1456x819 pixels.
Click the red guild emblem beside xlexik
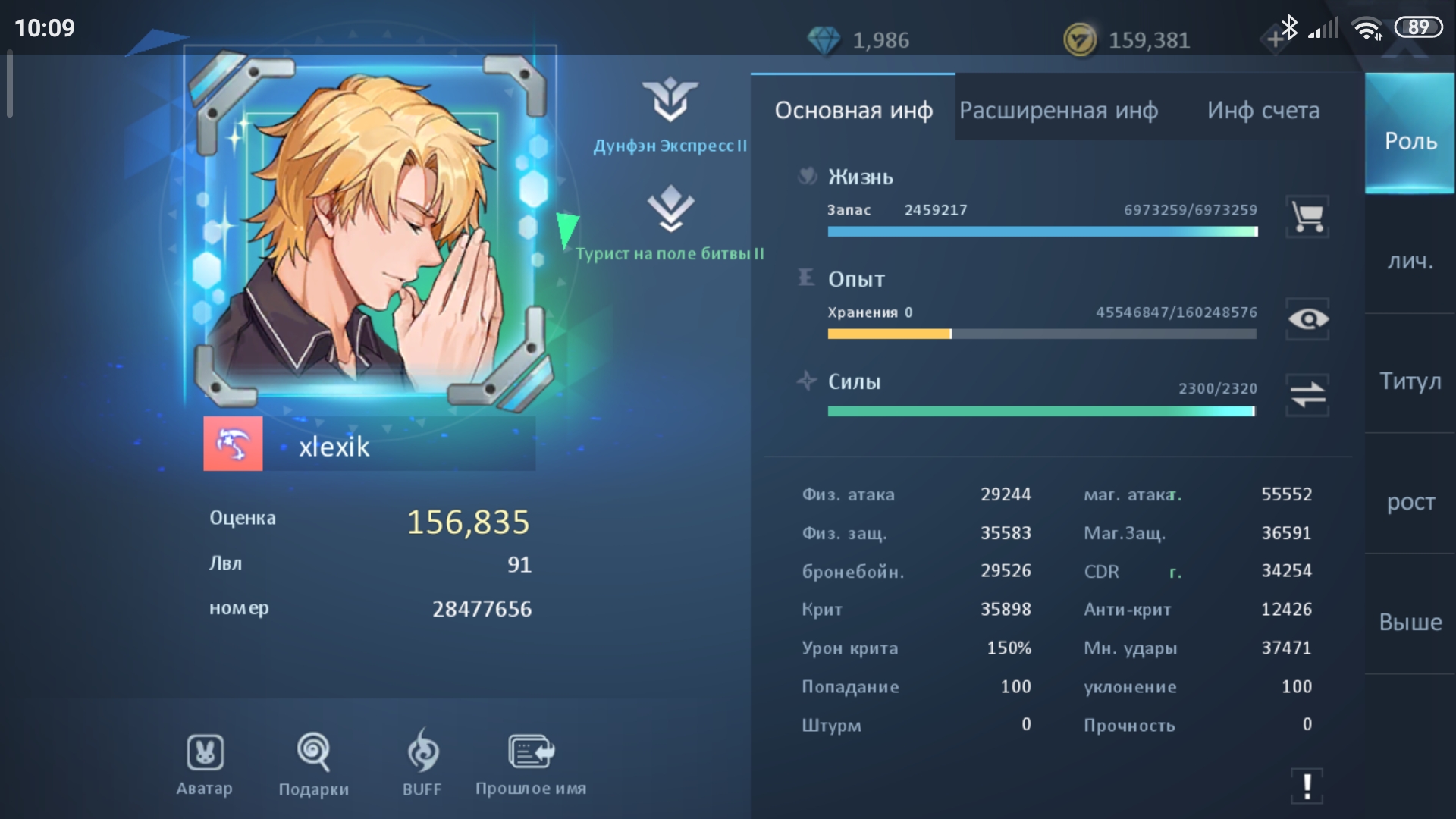click(233, 444)
